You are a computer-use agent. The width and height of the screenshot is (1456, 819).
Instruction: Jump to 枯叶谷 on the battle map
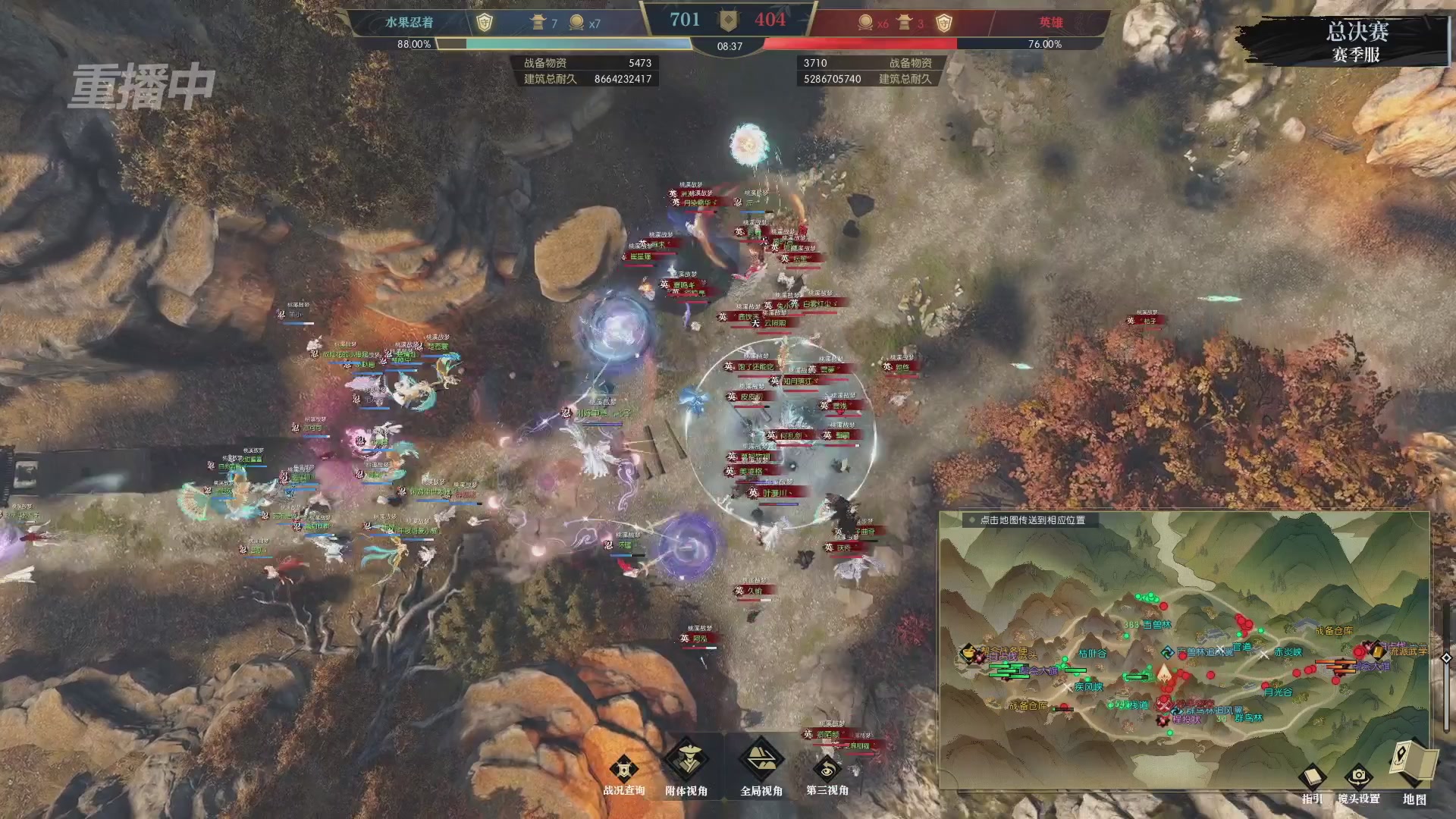click(x=1092, y=654)
